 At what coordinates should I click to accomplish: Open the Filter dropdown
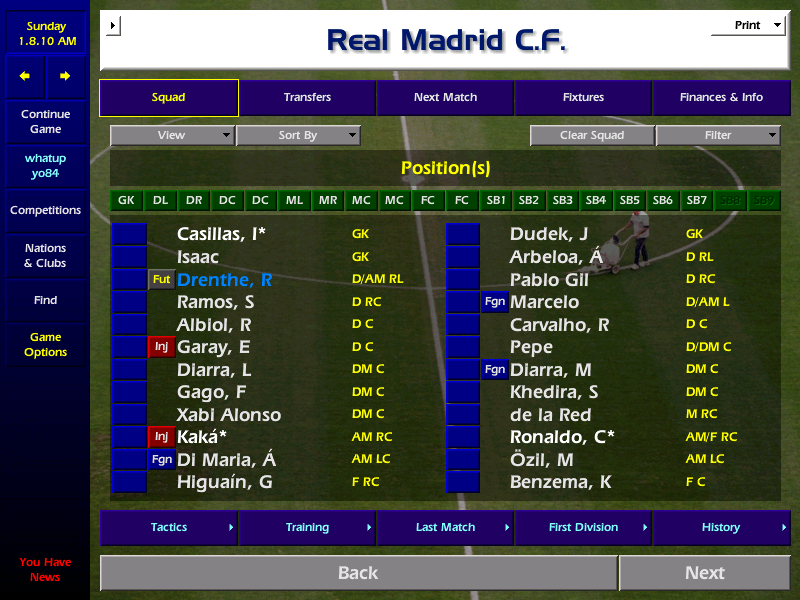pos(718,135)
